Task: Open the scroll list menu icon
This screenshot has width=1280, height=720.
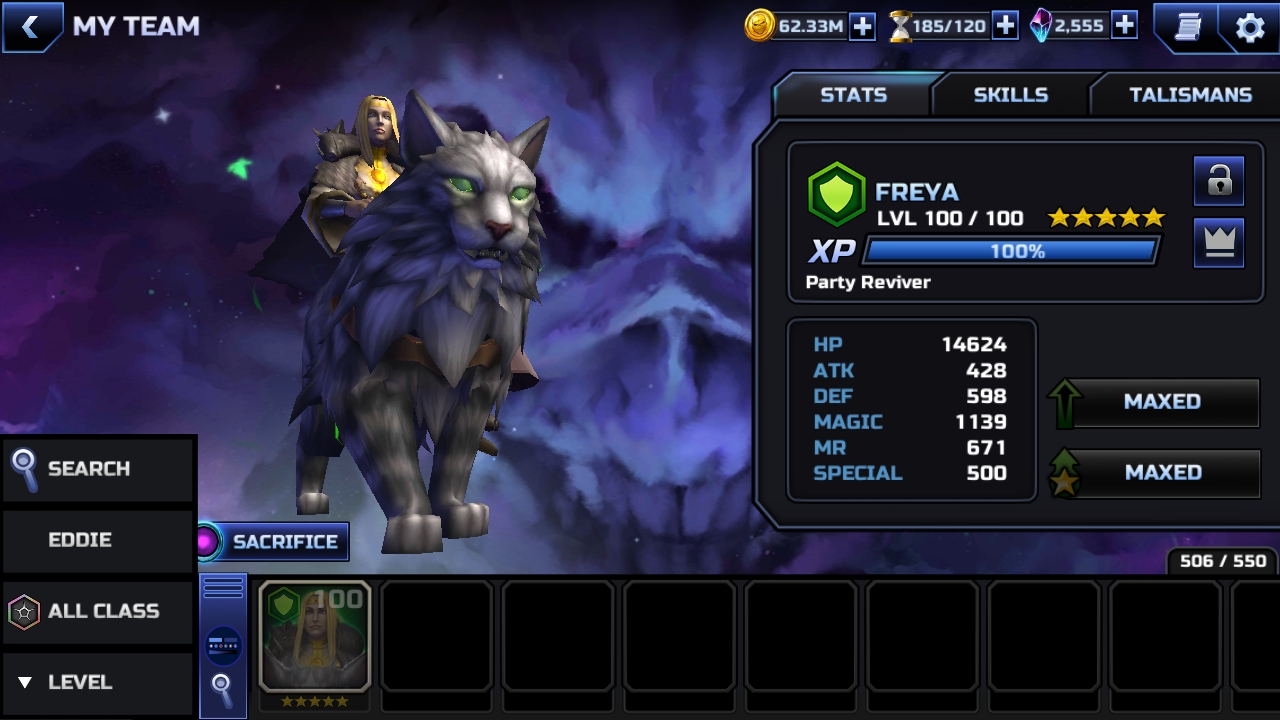Action: pos(1187,27)
